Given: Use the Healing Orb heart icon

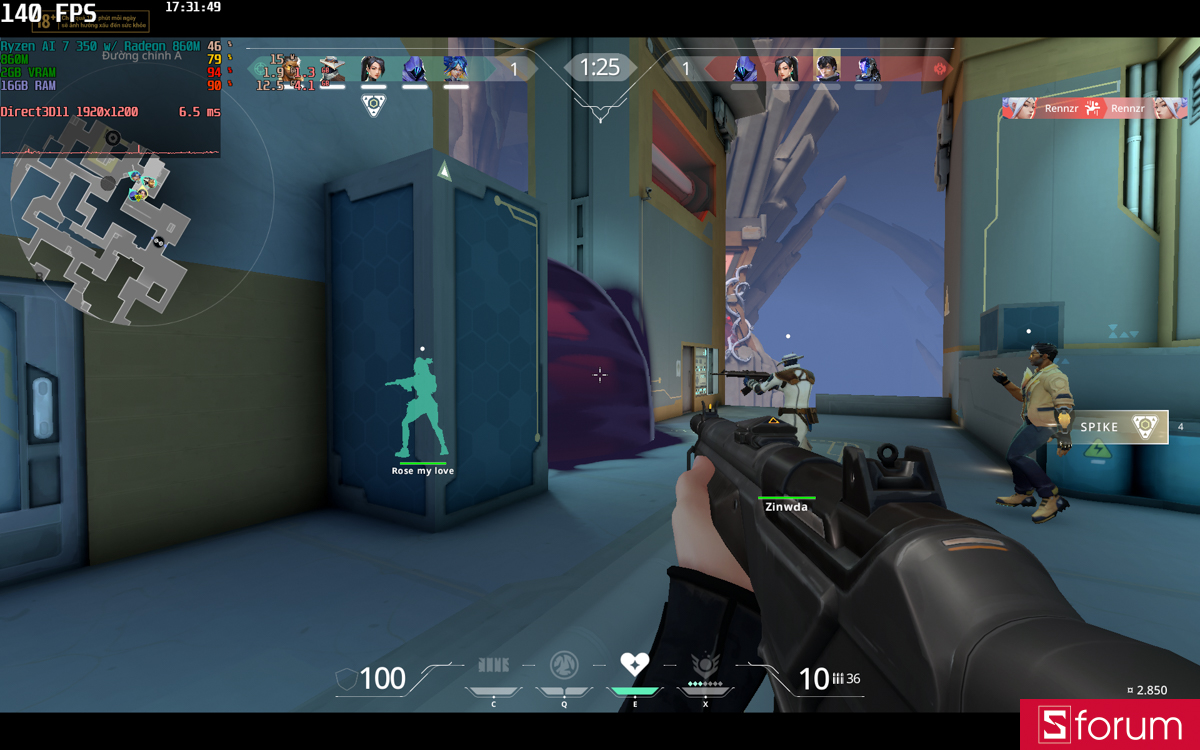Looking at the screenshot, I should tap(634, 663).
